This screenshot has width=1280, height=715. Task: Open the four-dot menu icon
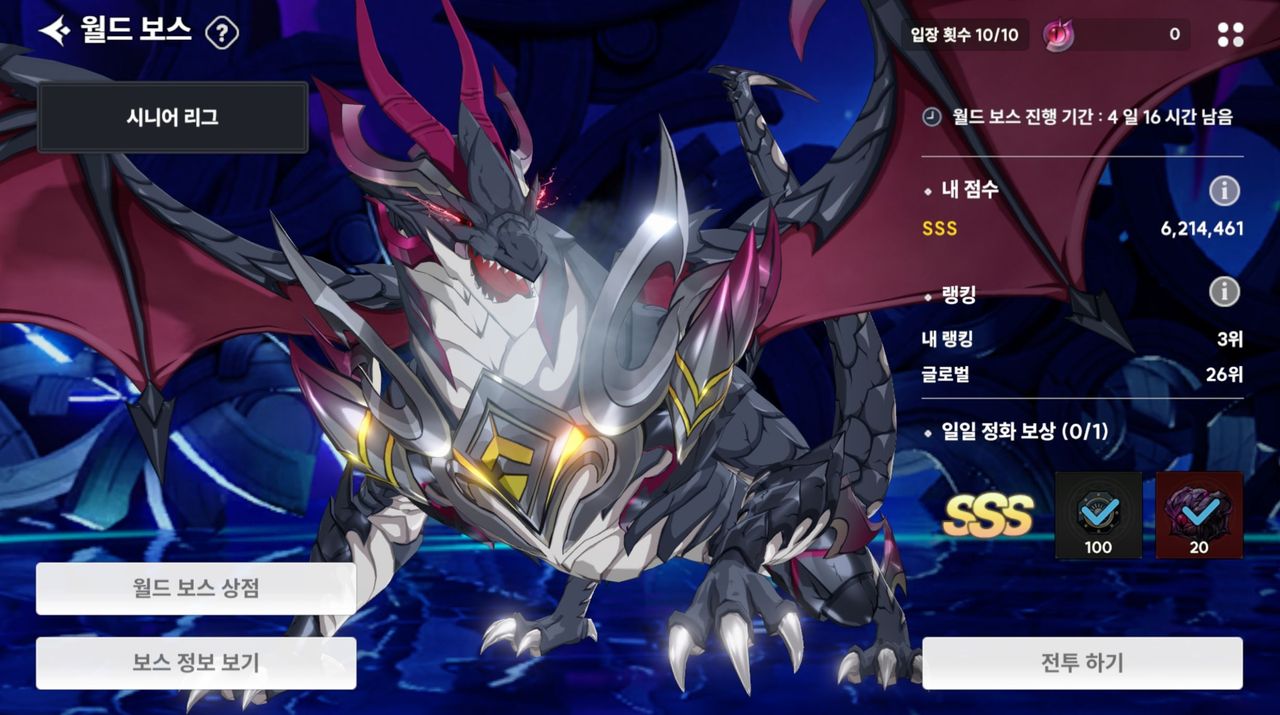[1230, 35]
